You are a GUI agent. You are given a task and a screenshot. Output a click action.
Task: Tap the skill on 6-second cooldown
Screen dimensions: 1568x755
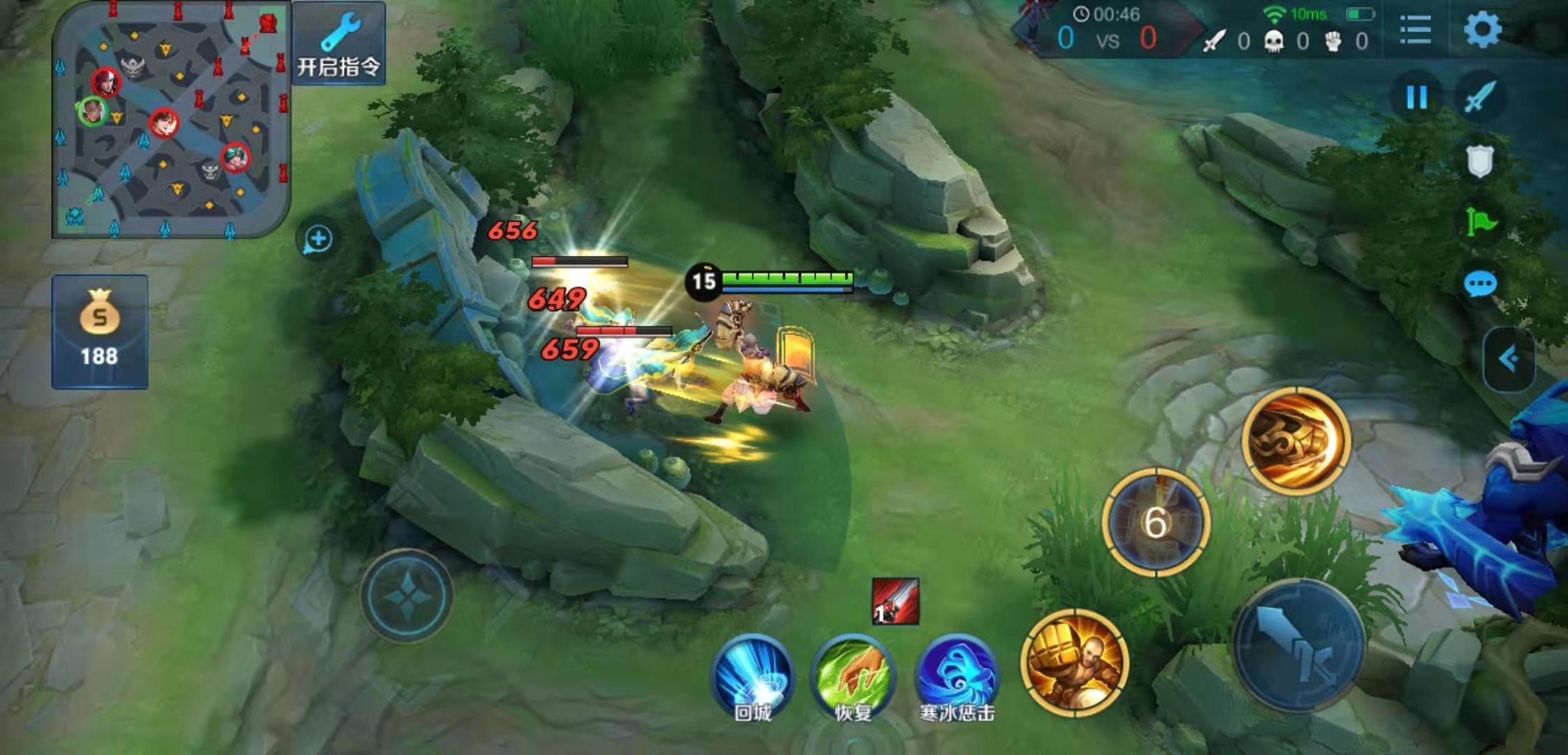(x=1156, y=522)
